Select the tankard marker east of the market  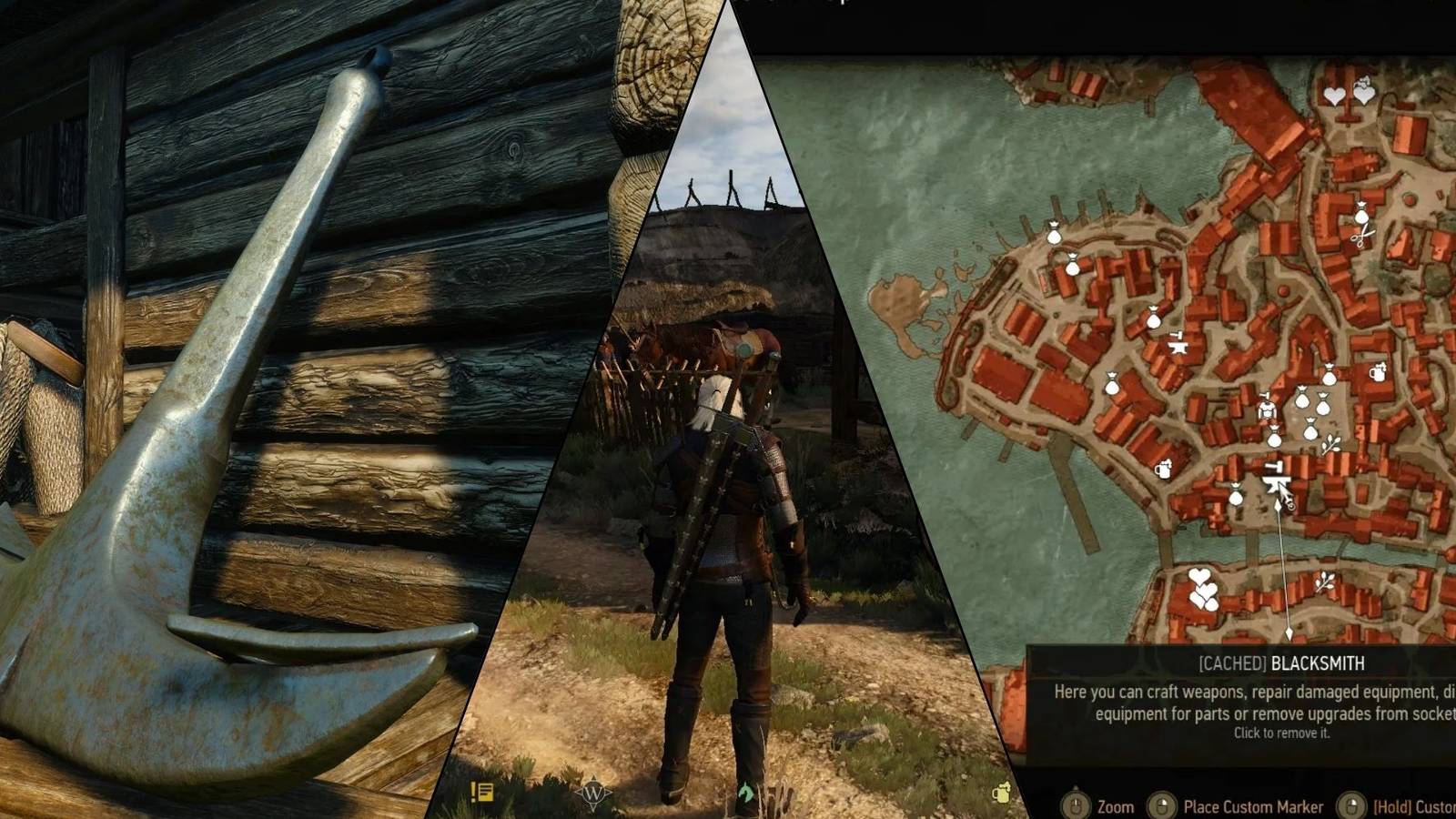[1377, 371]
